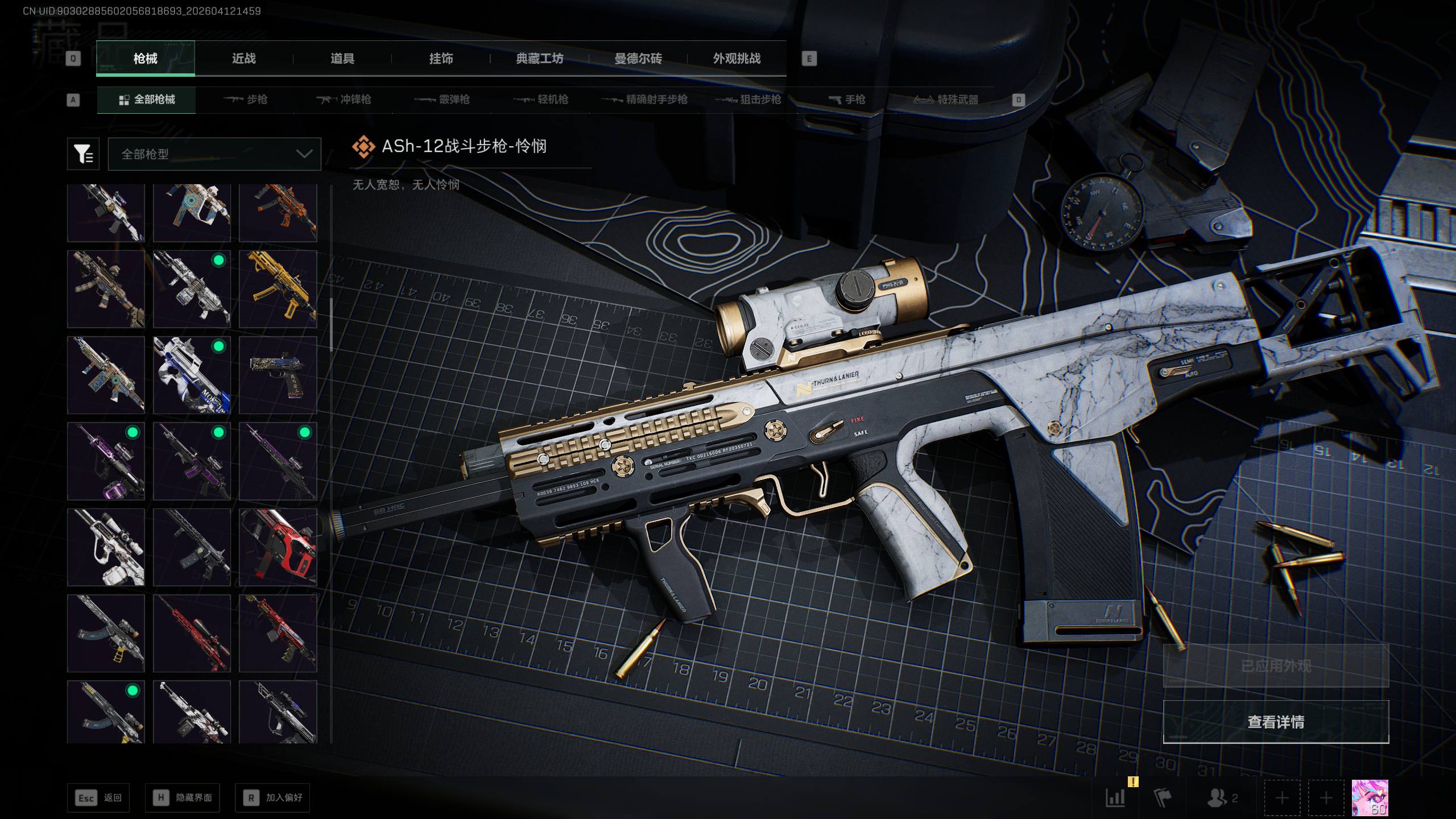The height and width of the screenshot is (819, 1456).
Task: Click the funnel filter icon button
Action: 83,154
